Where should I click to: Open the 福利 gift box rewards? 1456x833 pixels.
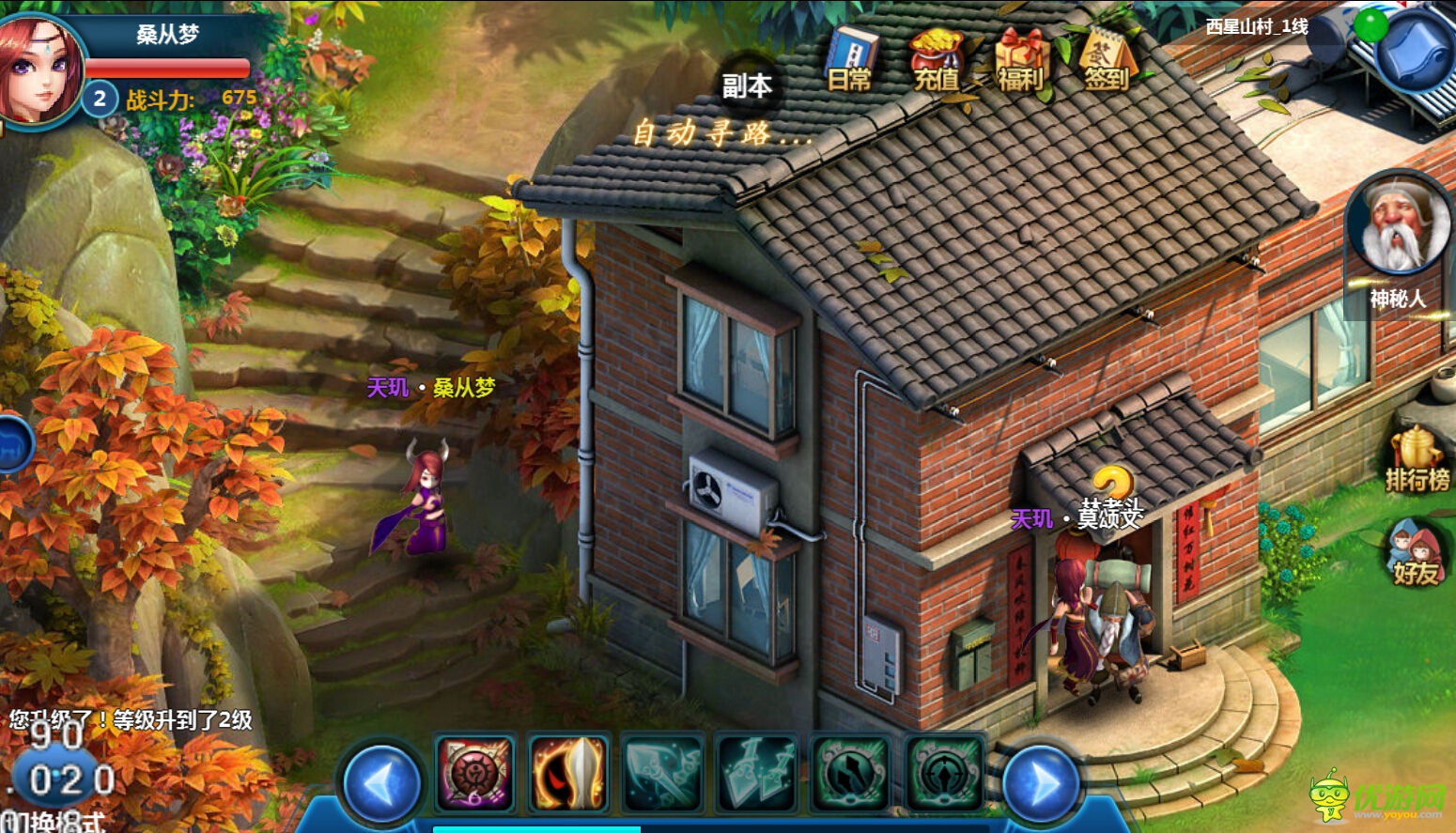(1021, 60)
